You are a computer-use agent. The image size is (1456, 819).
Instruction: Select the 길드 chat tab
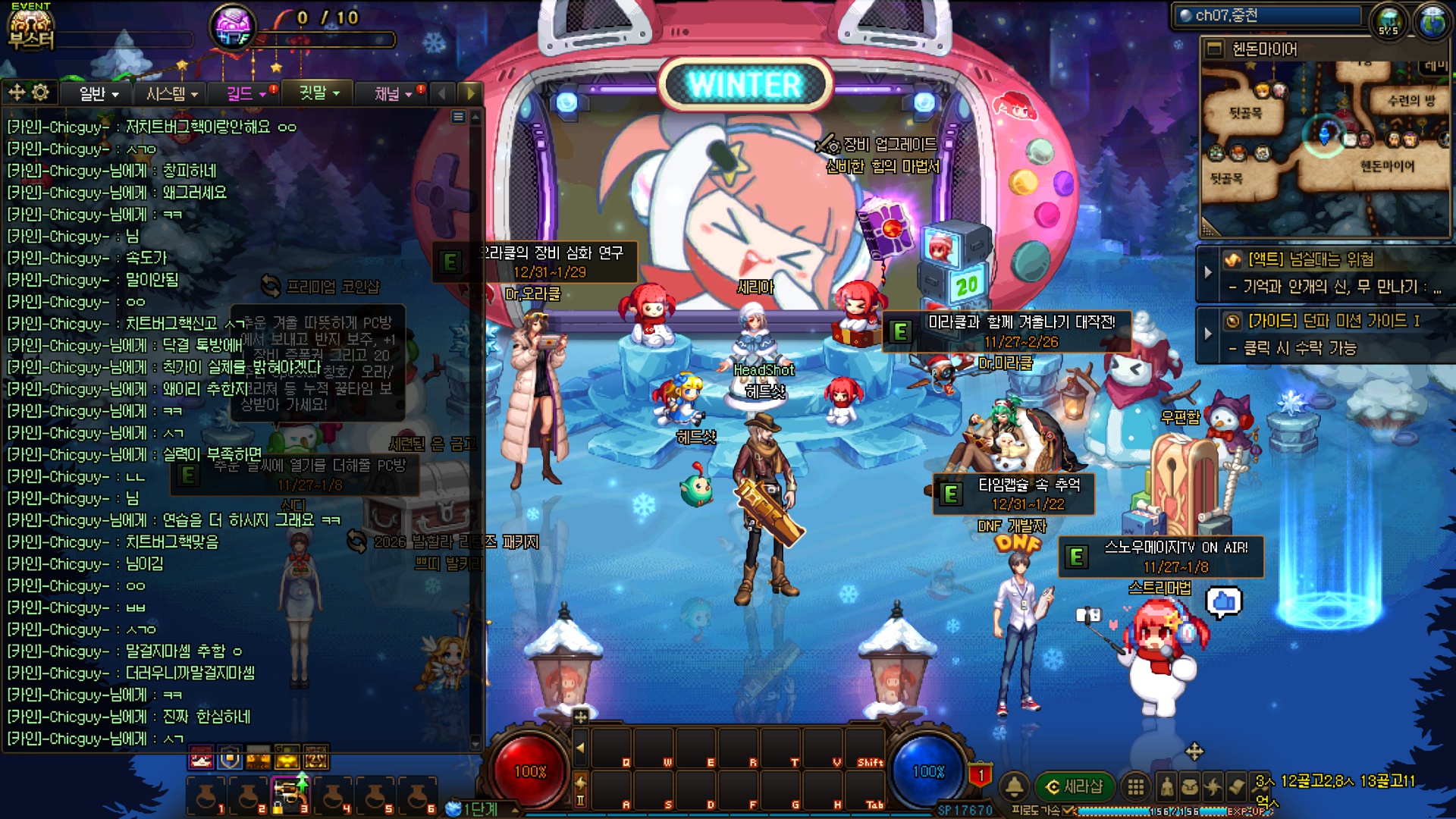(246, 93)
